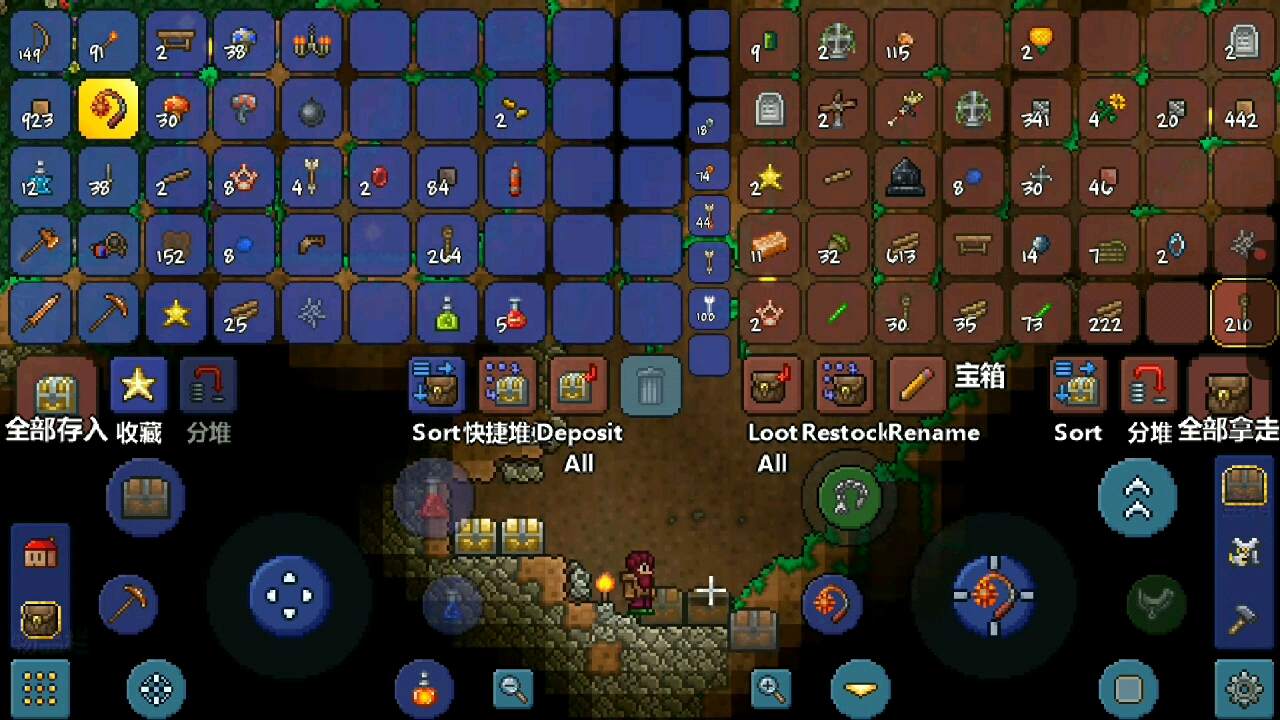
Task: Tap the chest Loot All button
Action: click(771, 386)
